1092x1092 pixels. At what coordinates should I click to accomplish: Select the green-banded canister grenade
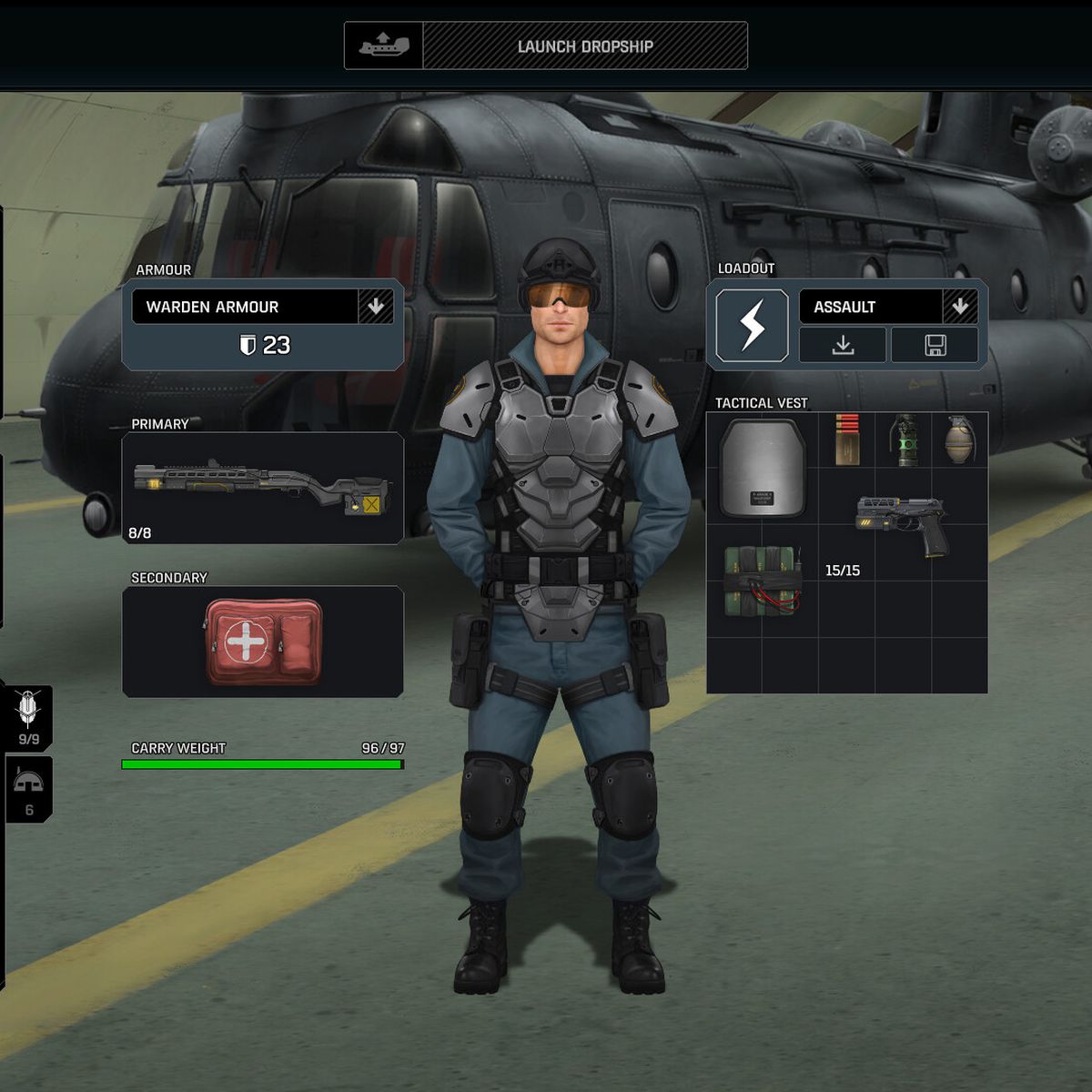904,440
